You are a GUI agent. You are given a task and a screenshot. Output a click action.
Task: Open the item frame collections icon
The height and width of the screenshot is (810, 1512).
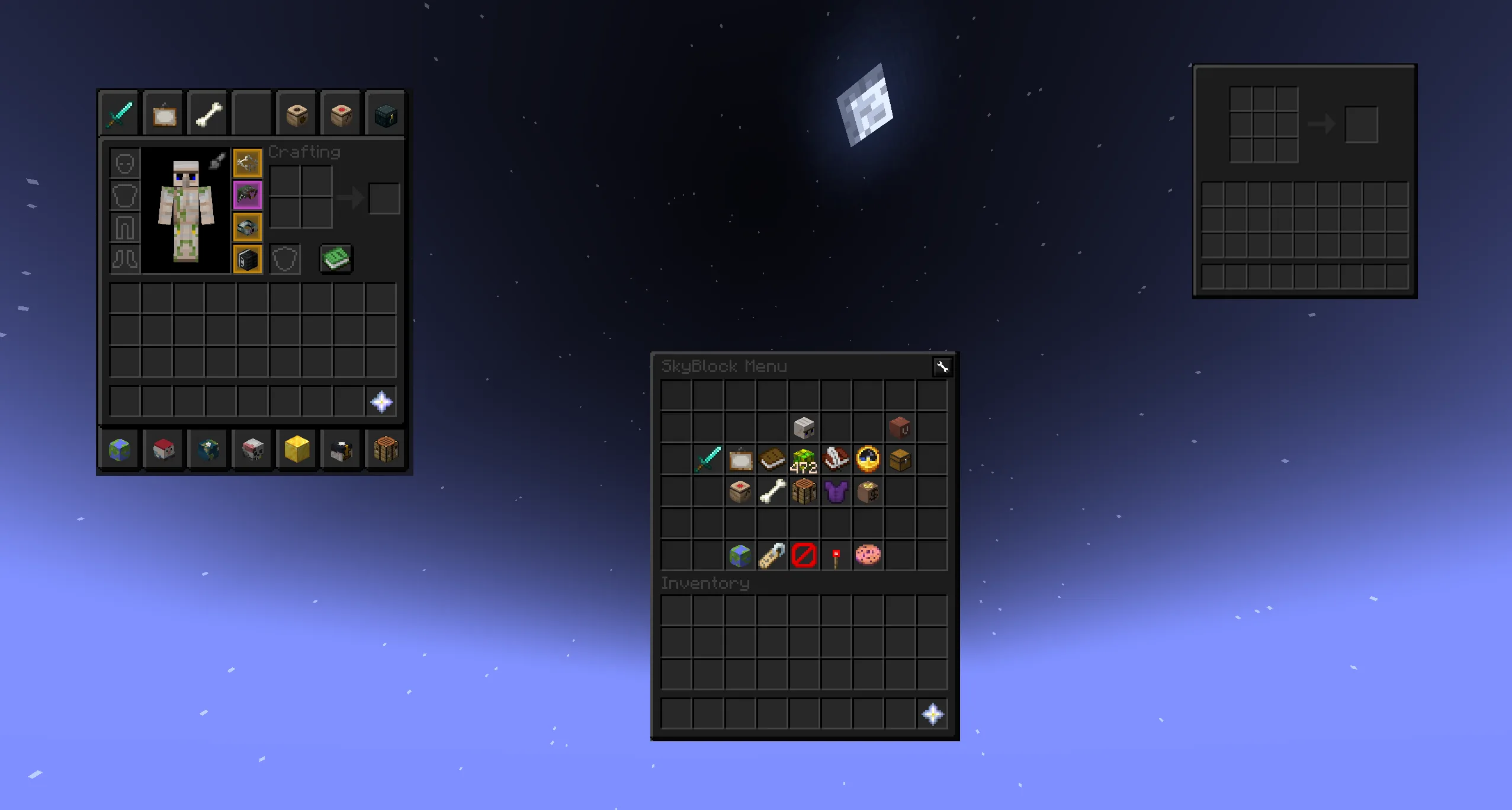click(741, 459)
